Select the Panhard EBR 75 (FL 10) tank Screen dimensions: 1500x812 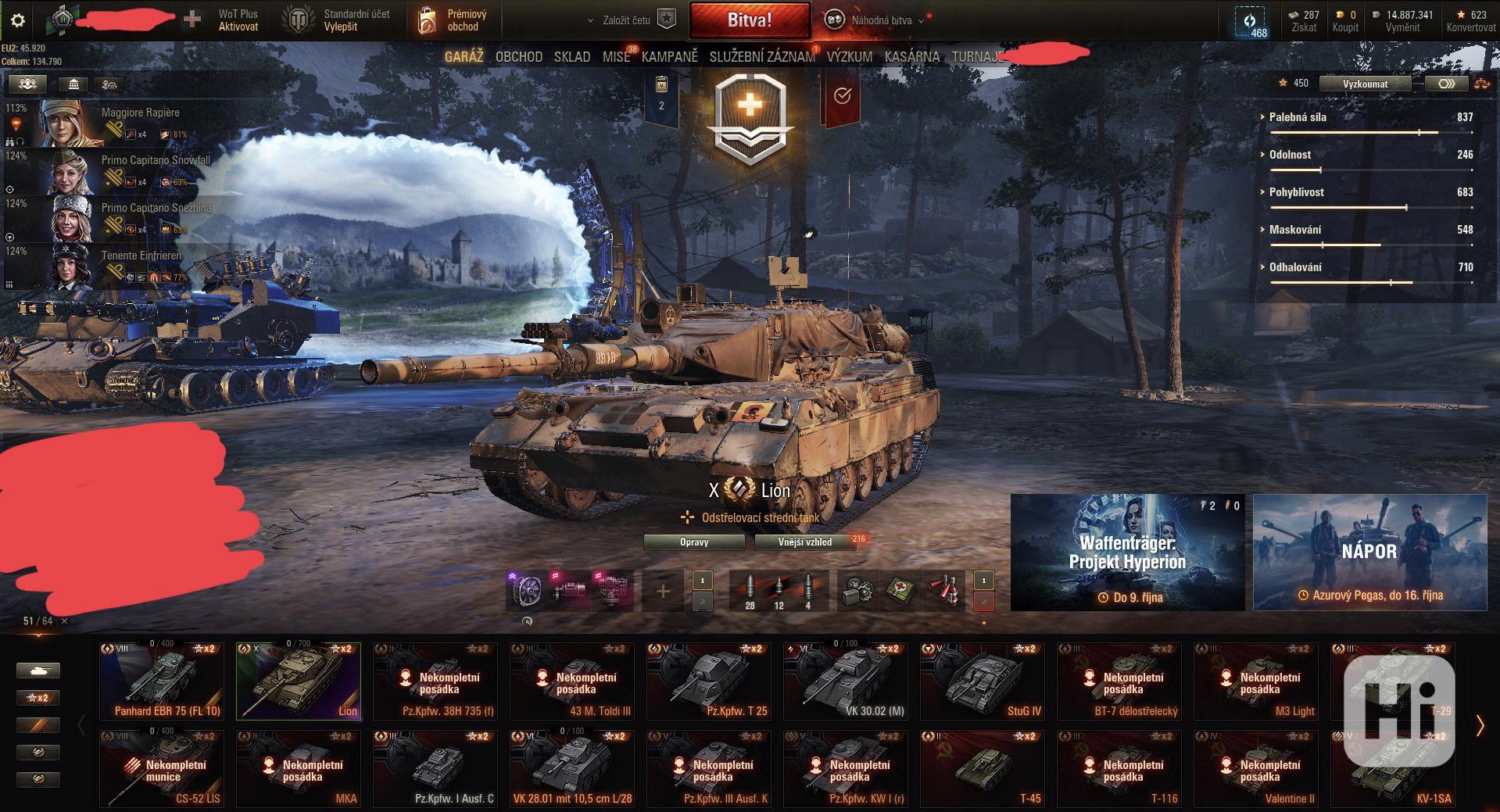tap(162, 681)
